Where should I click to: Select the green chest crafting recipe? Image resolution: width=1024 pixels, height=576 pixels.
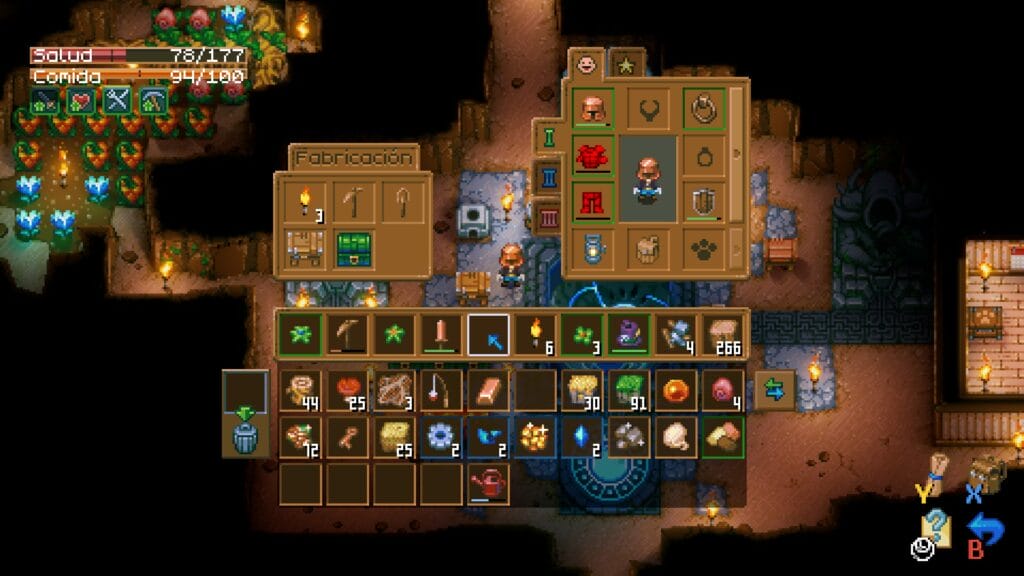[x=353, y=249]
